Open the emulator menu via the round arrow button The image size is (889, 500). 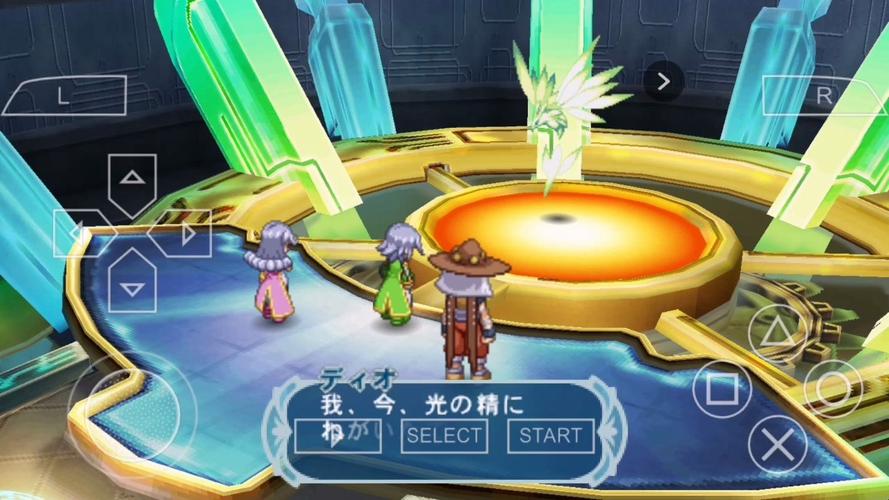pyautogui.click(x=664, y=79)
